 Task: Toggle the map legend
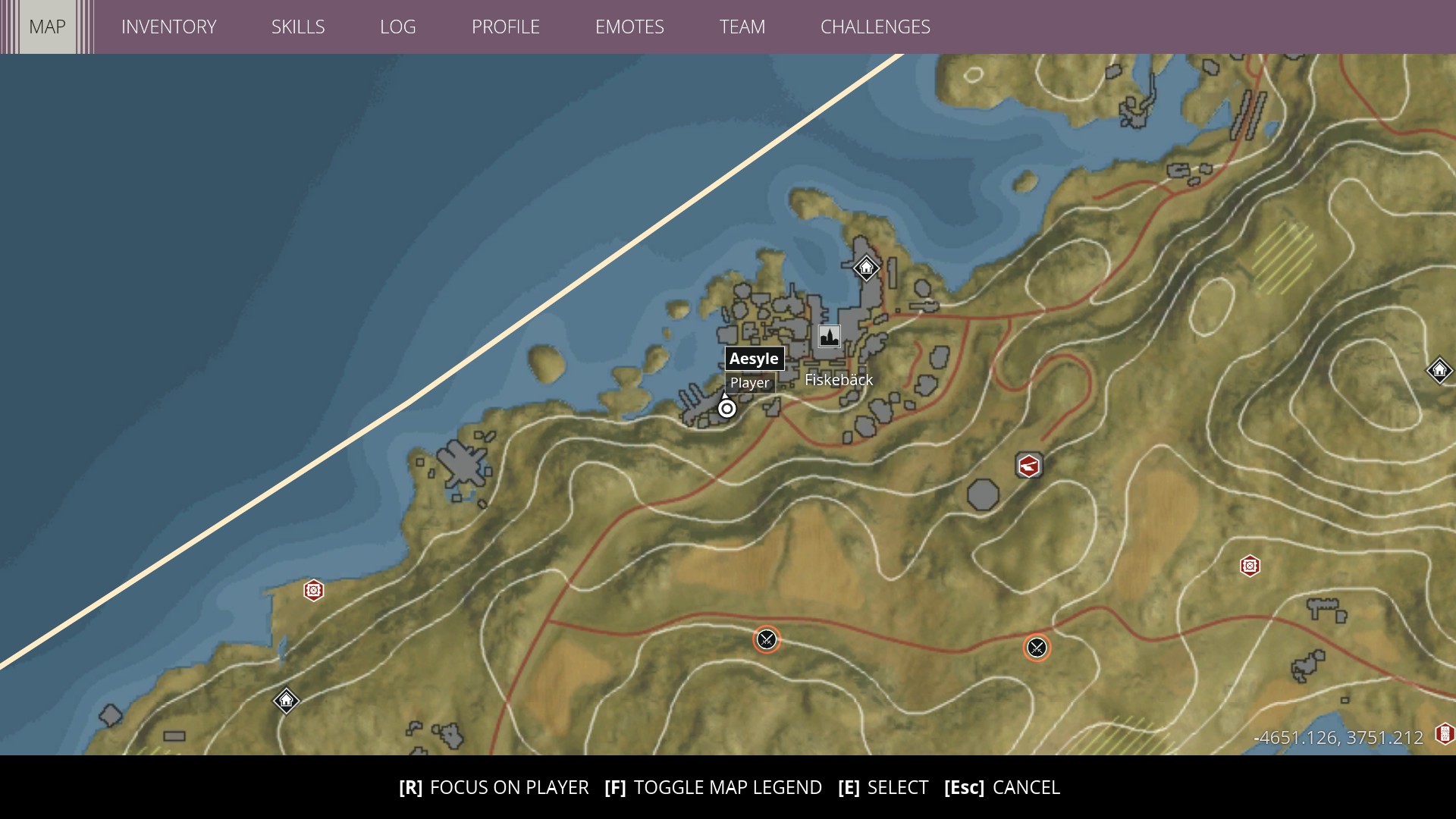point(716,787)
